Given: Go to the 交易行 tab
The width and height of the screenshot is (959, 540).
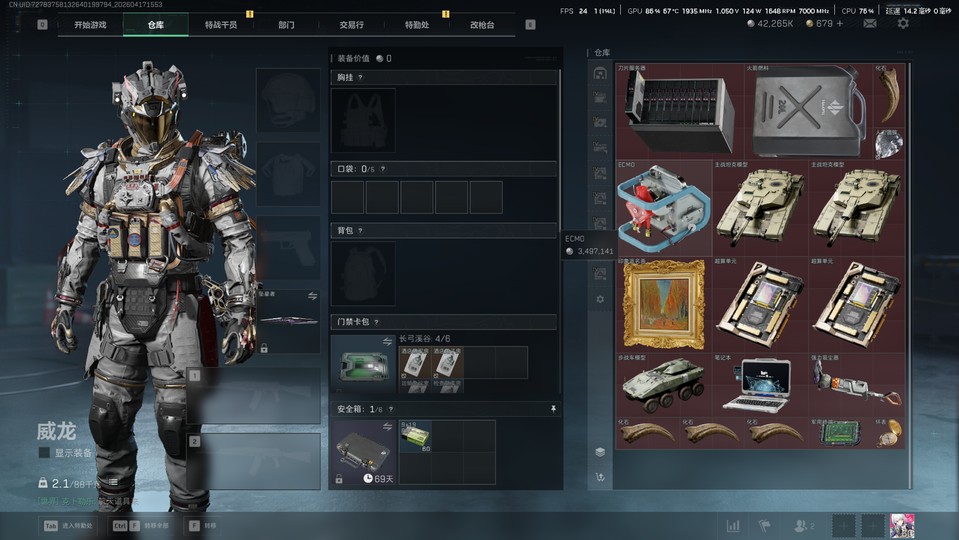Looking at the screenshot, I should (x=351, y=24).
